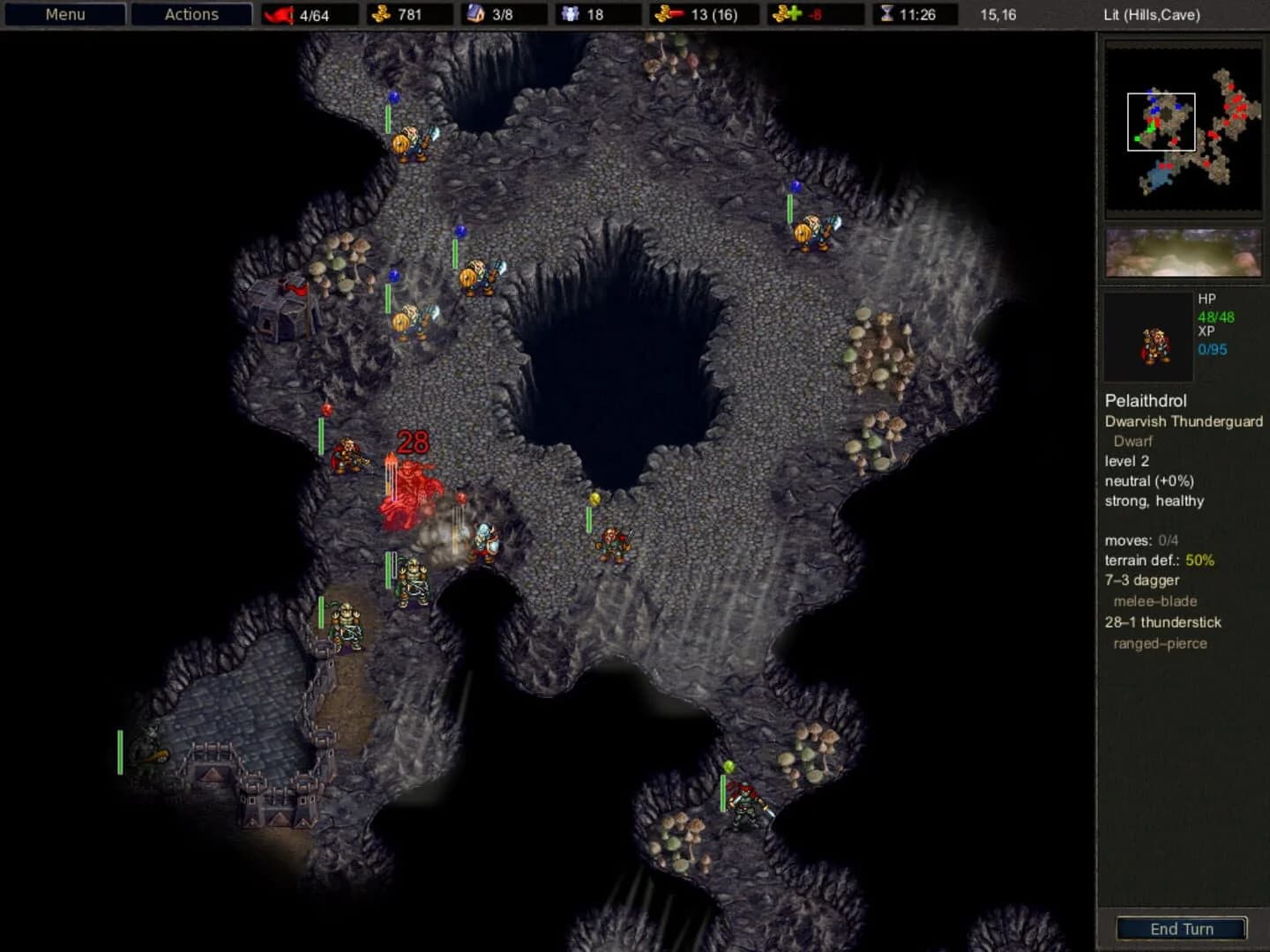Viewport: 1270px width, 952px height.
Task: Open the Actions menu in the top bar
Action: (x=190, y=14)
